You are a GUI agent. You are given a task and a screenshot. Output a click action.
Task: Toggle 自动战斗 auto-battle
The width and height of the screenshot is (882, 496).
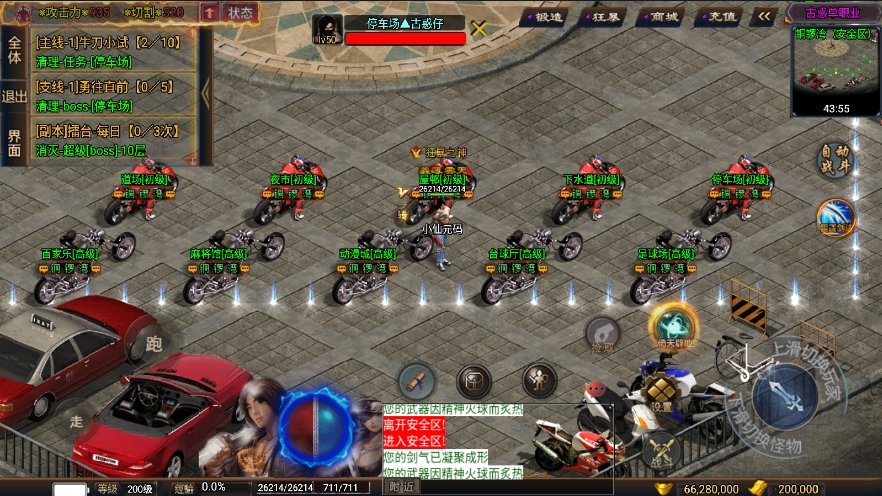833,160
